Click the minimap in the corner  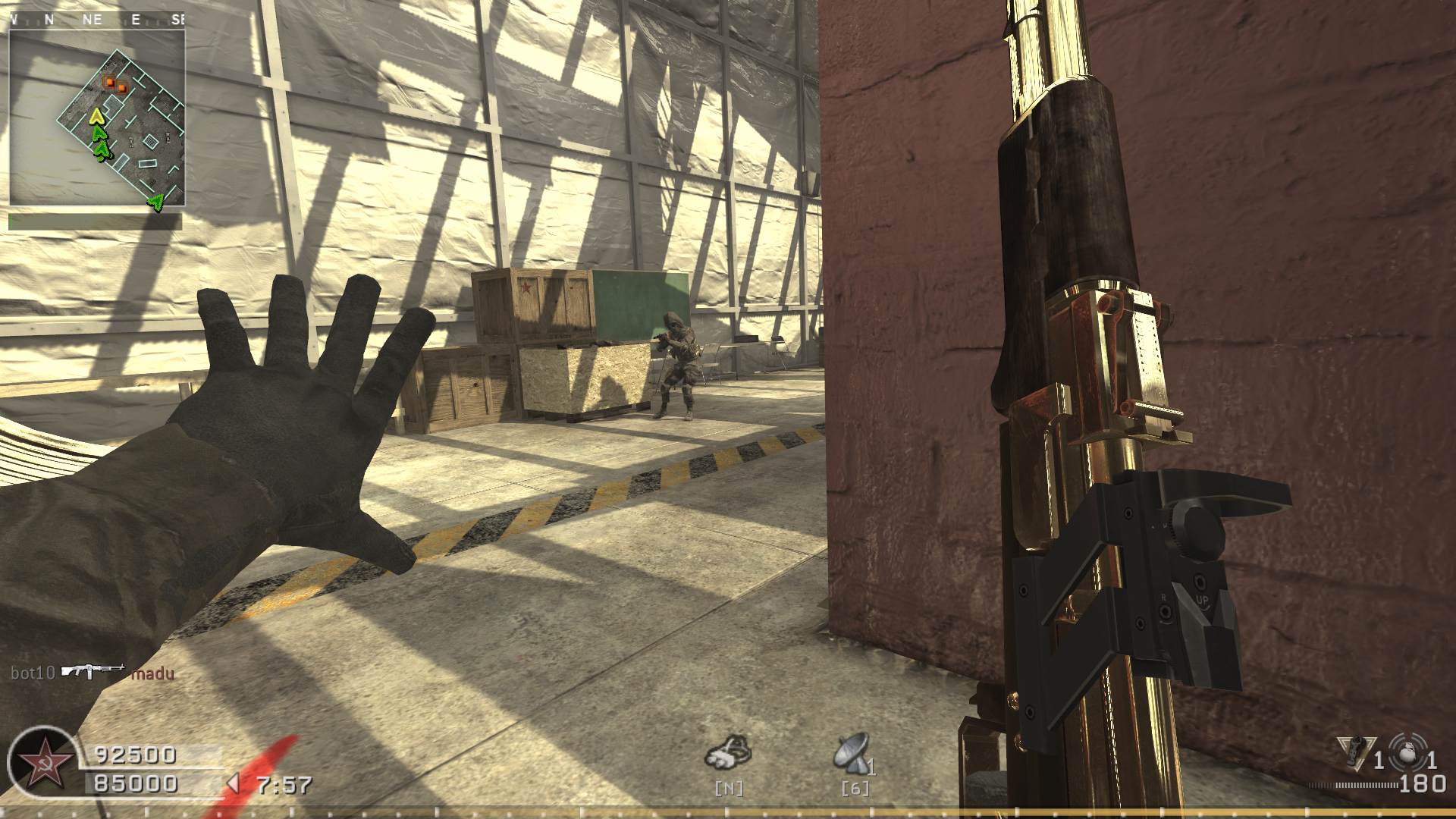[96, 118]
